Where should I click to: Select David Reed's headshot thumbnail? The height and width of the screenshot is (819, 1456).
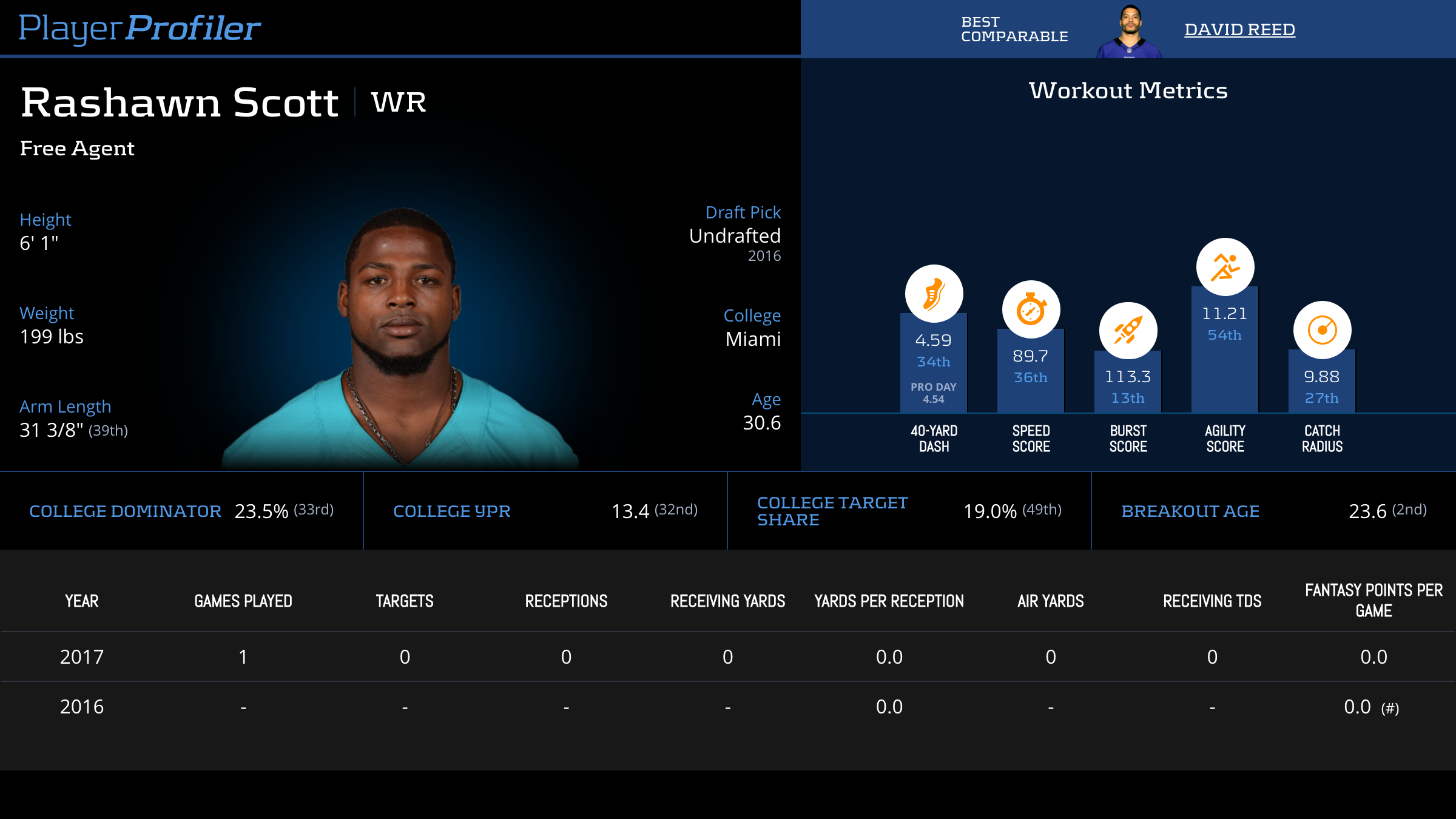click(x=1130, y=32)
